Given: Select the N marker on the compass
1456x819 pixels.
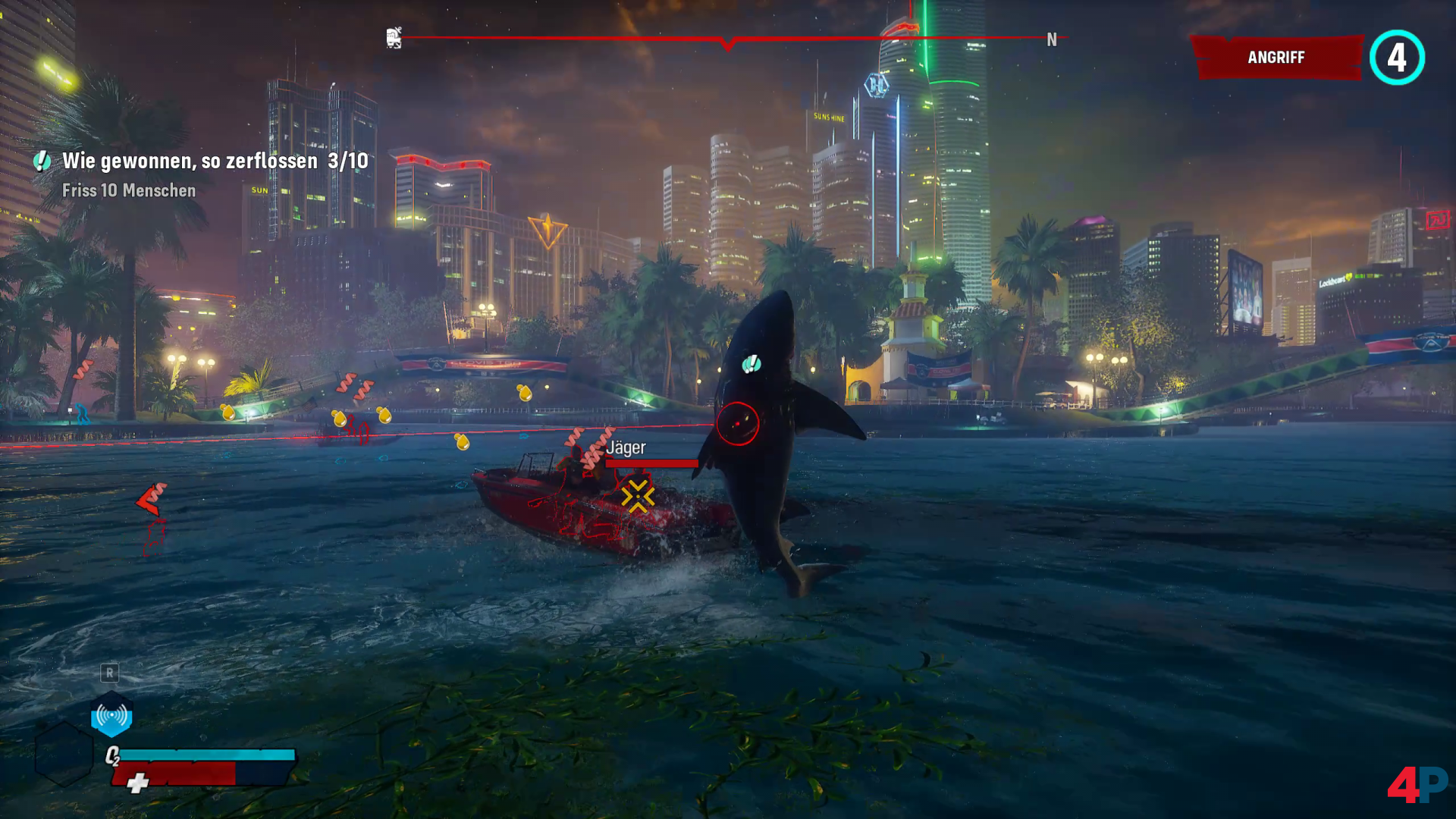Looking at the screenshot, I should click(1052, 39).
